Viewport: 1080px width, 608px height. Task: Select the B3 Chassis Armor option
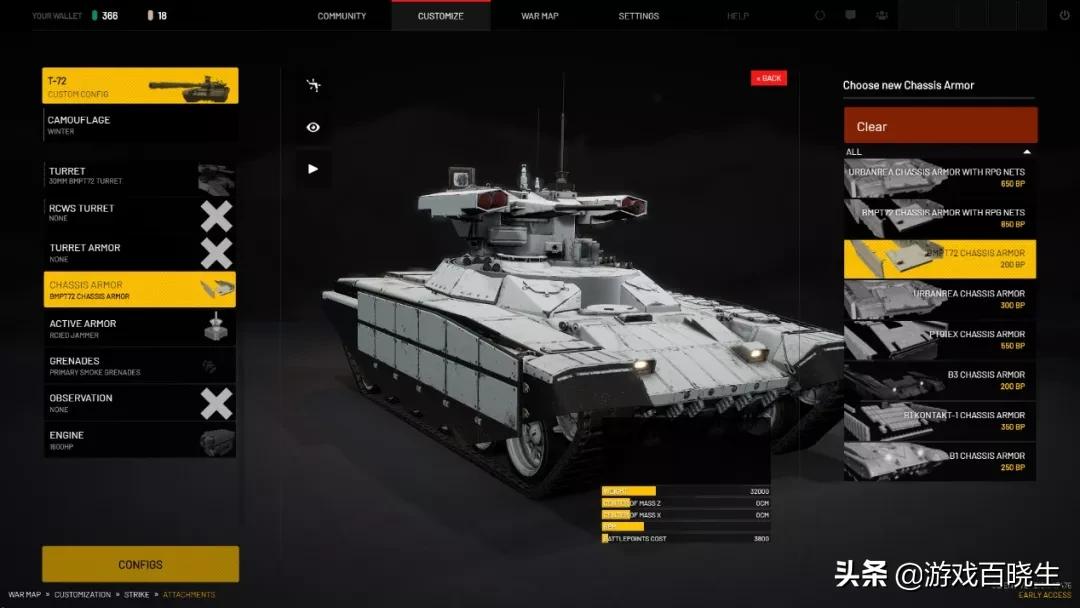click(940, 380)
